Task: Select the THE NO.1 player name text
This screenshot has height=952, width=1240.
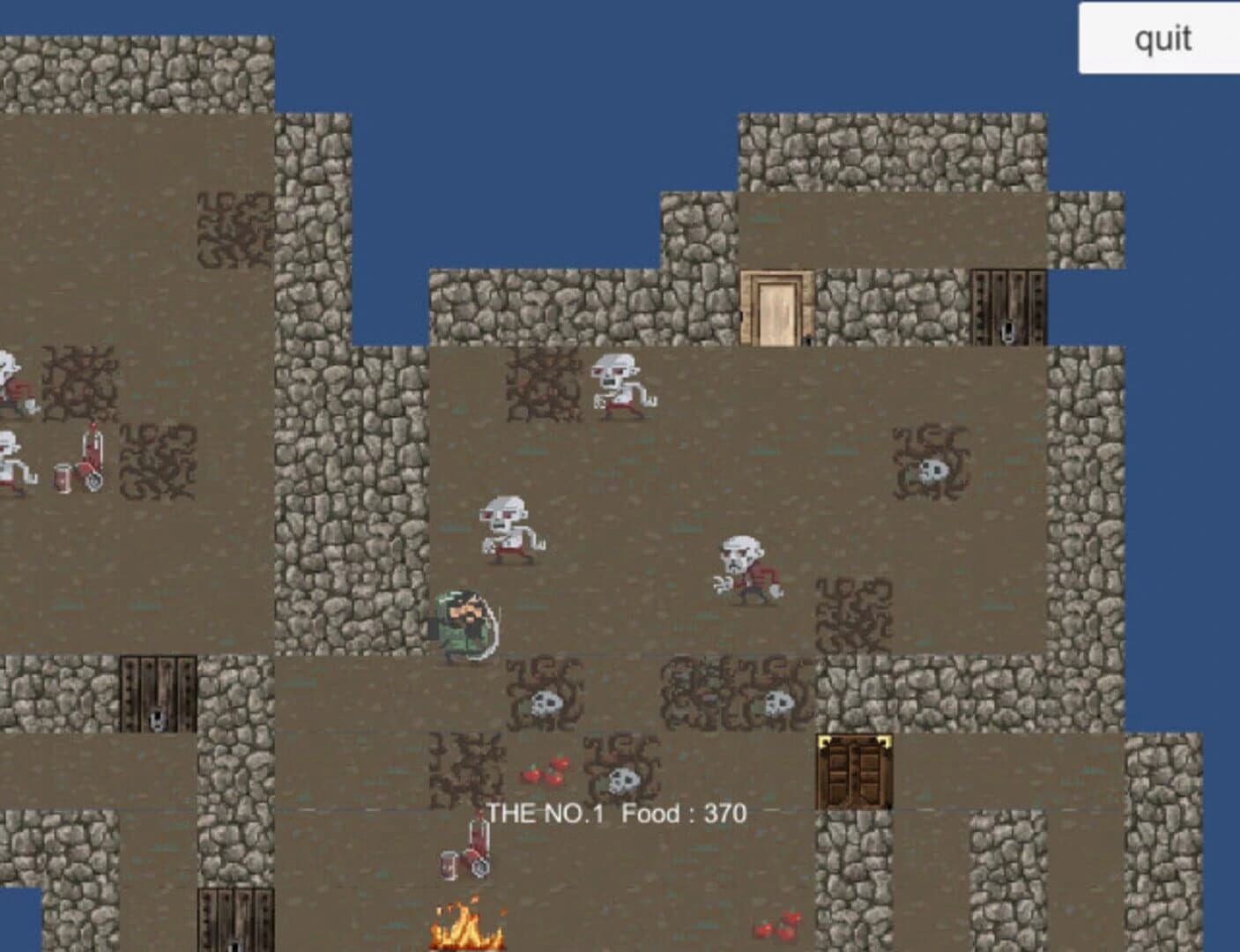Action: [545, 813]
